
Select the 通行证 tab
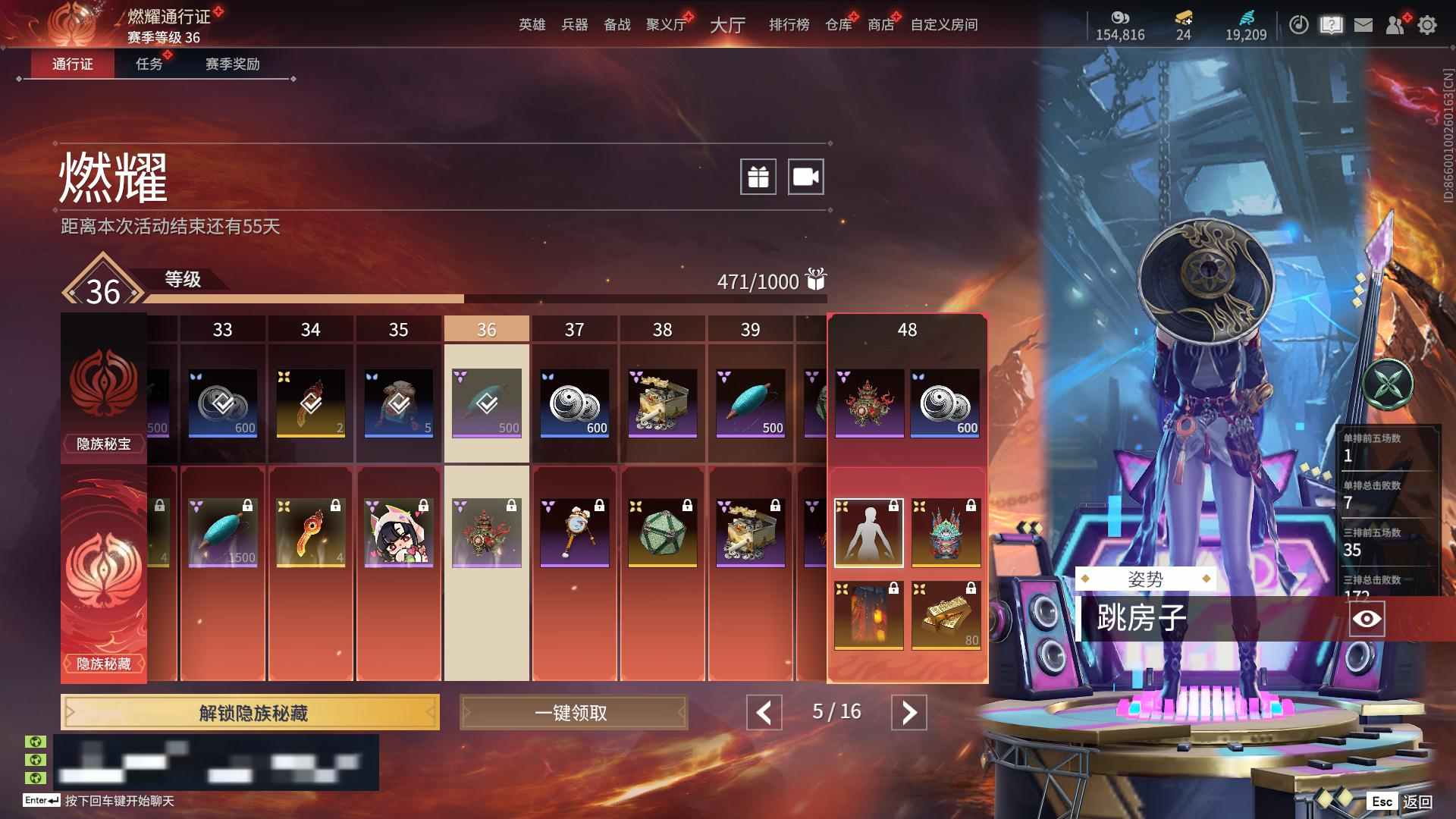pyautogui.click(x=73, y=64)
